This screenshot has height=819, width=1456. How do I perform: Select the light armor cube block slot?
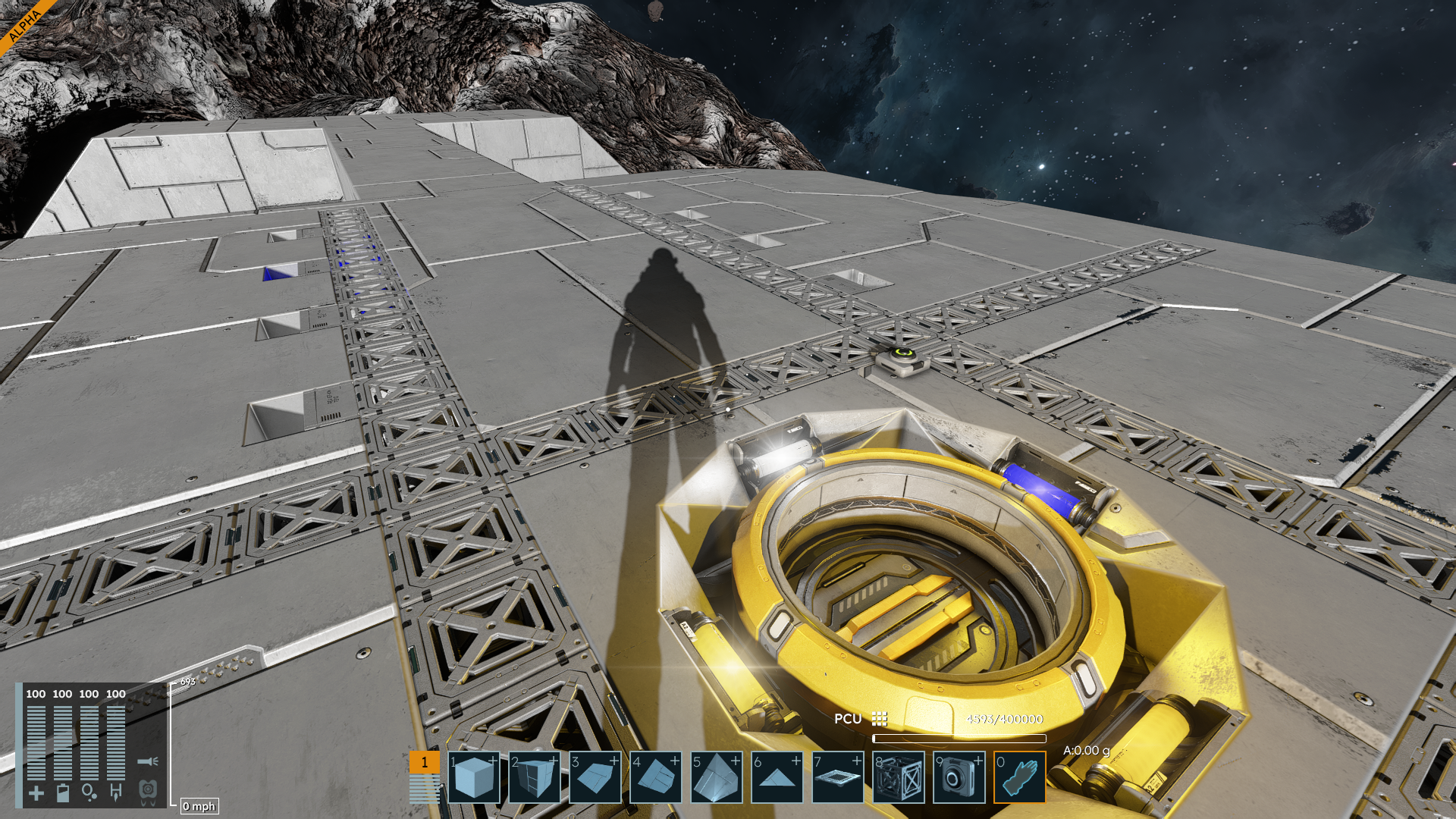tap(474, 777)
